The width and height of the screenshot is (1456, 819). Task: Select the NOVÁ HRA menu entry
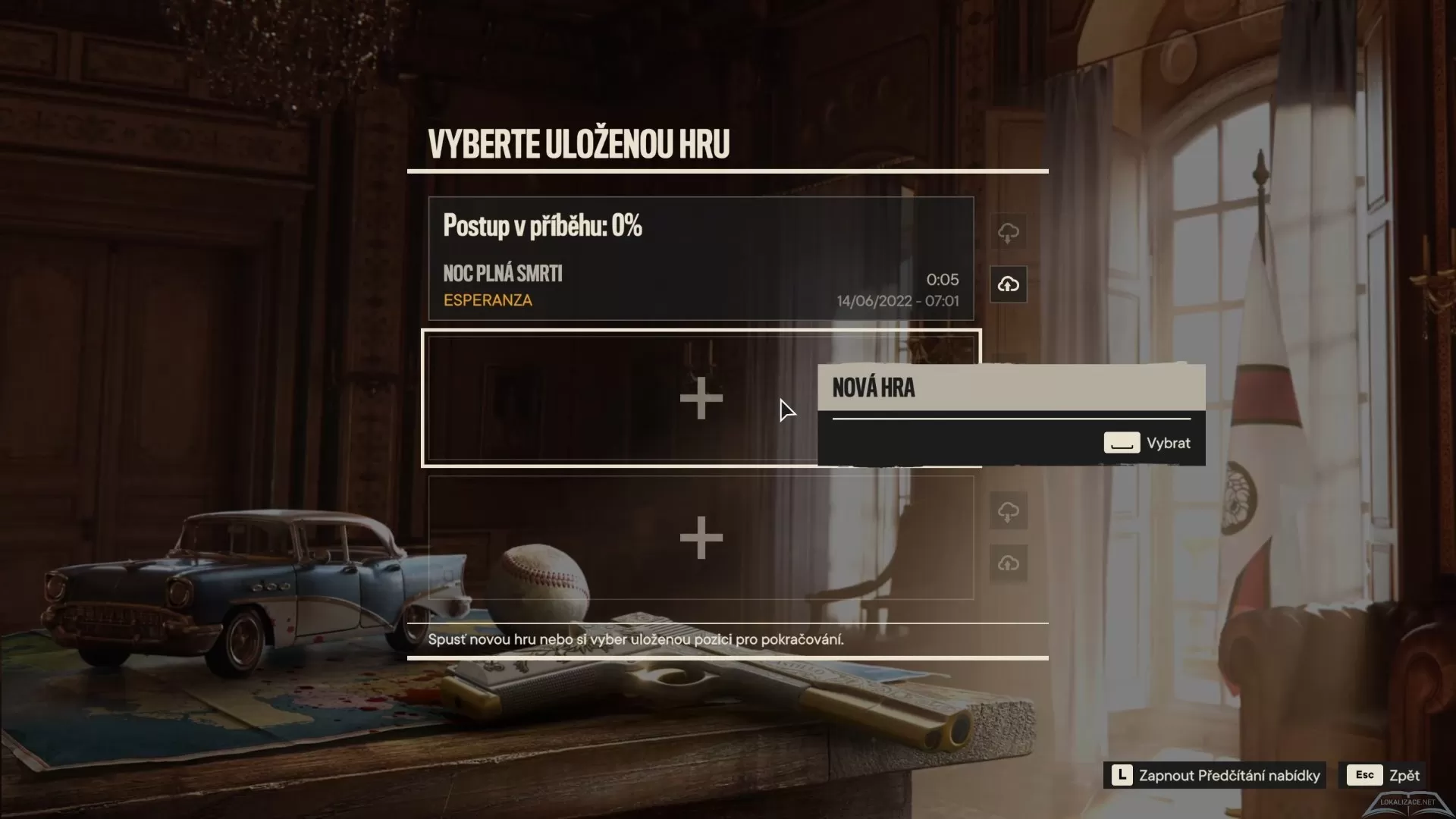874,388
